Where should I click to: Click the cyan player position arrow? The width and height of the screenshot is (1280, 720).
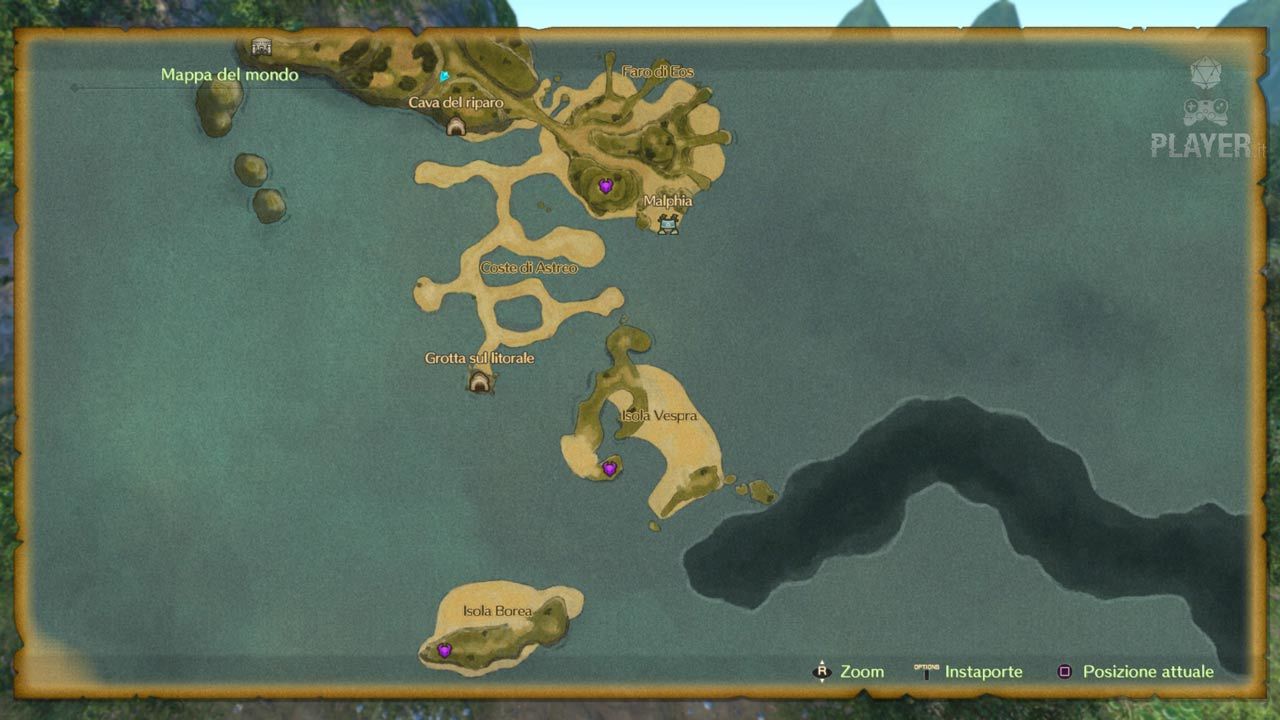point(444,76)
